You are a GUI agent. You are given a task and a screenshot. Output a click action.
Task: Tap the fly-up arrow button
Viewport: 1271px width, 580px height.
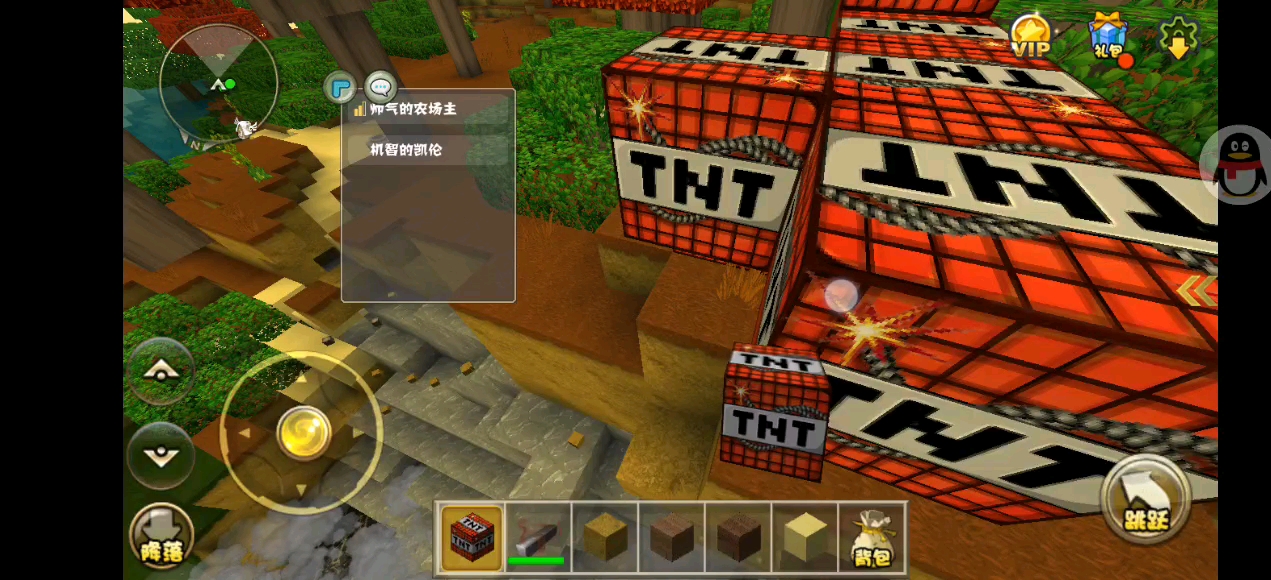[160, 372]
